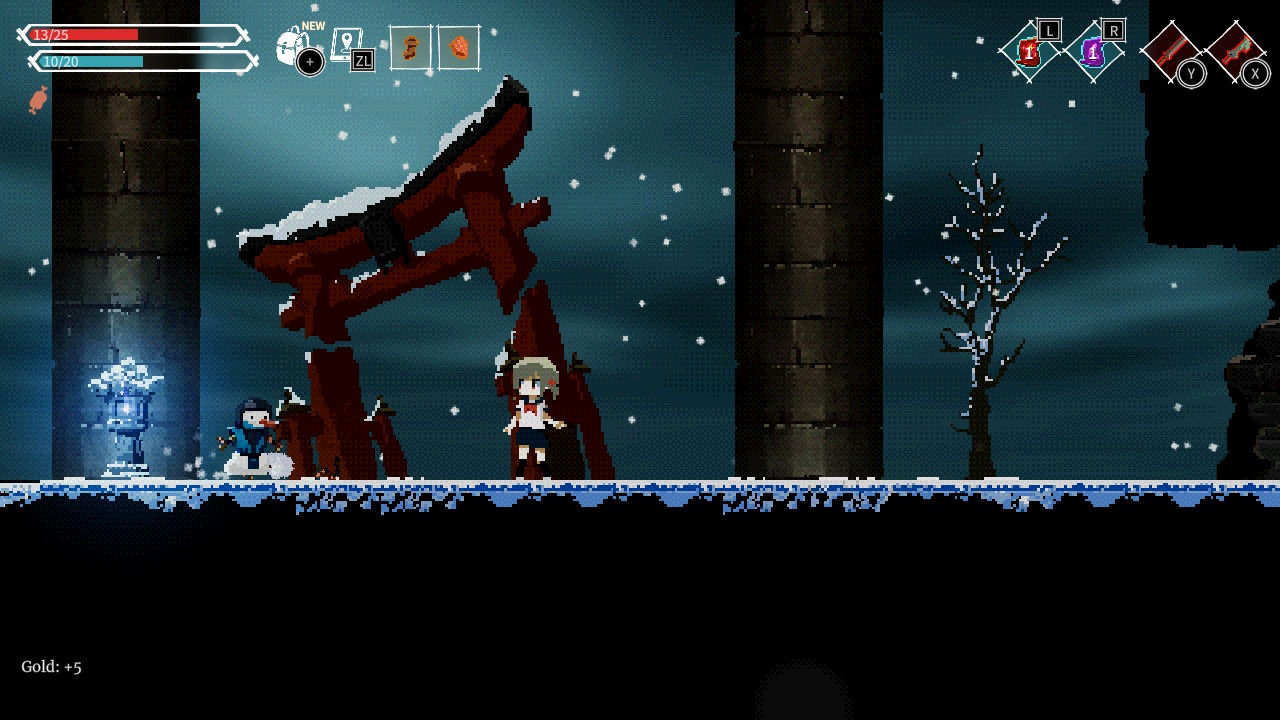Open the backpack inventory icon
This screenshot has width=1280, height=720.
click(292, 47)
